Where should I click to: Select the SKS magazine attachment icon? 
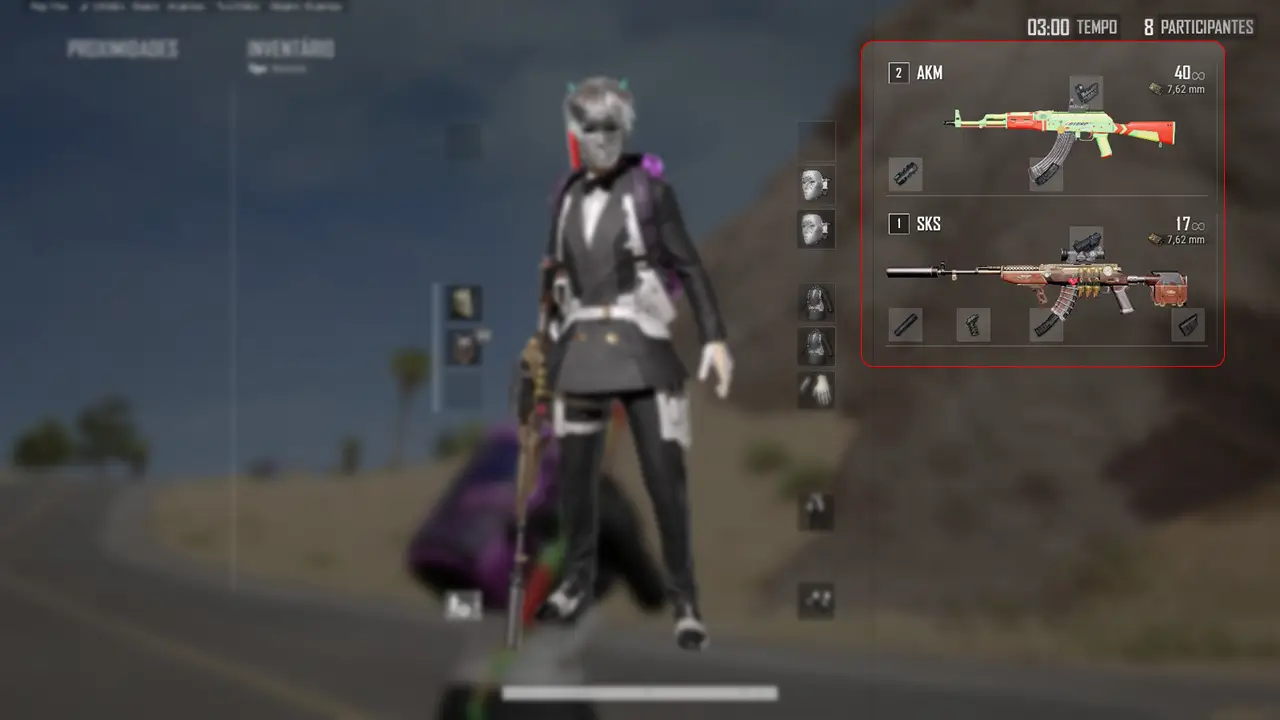(1044, 324)
